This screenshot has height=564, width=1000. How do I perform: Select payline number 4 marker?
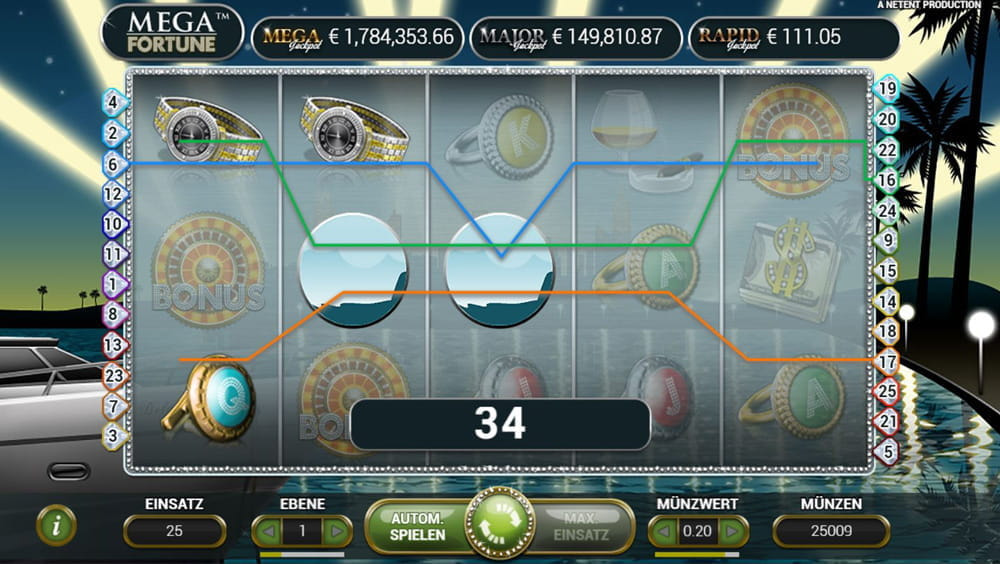[x=113, y=101]
